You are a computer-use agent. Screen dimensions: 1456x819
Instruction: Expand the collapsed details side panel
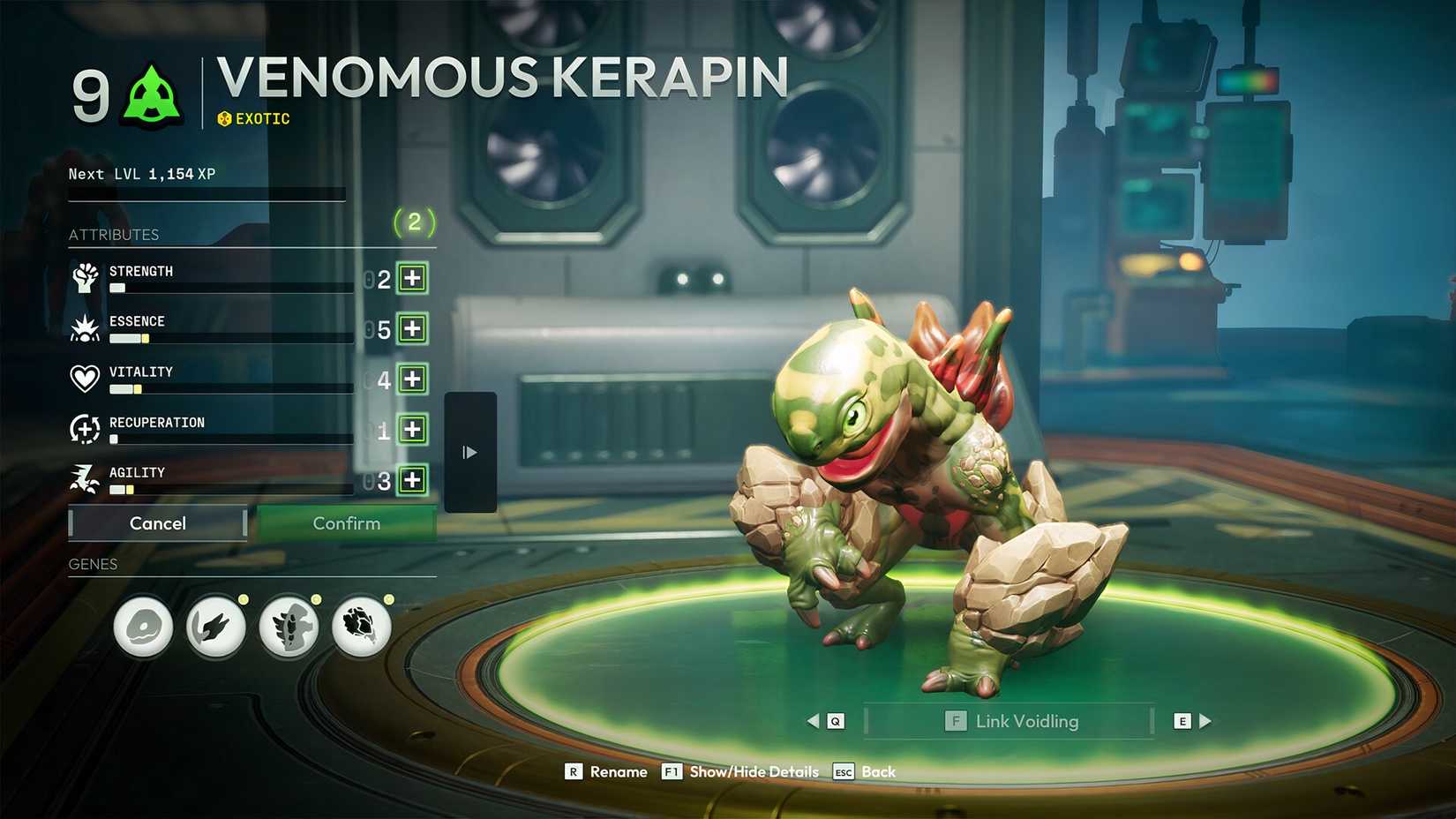tap(469, 451)
